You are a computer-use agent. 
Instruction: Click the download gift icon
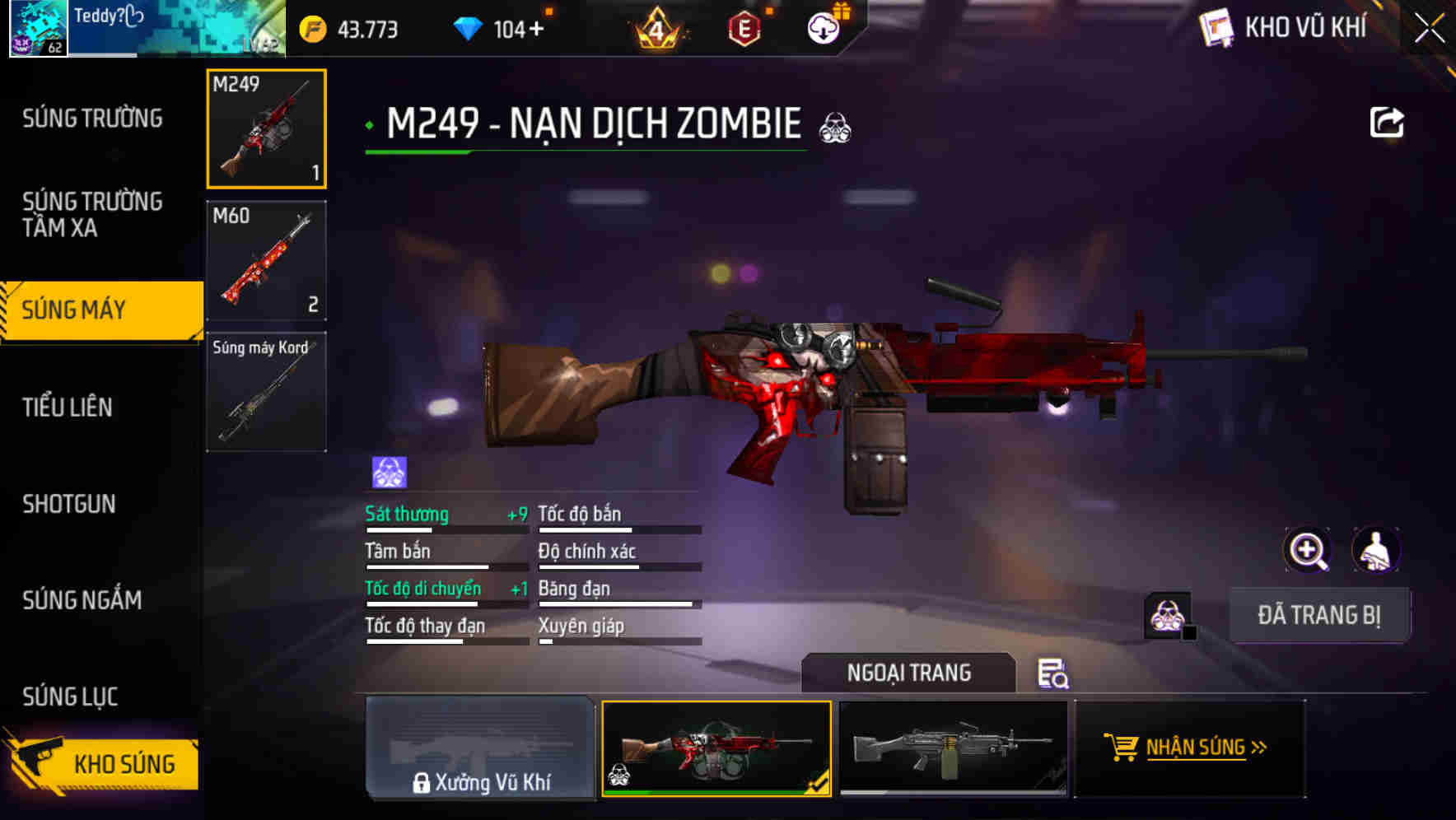click(824, 27)
